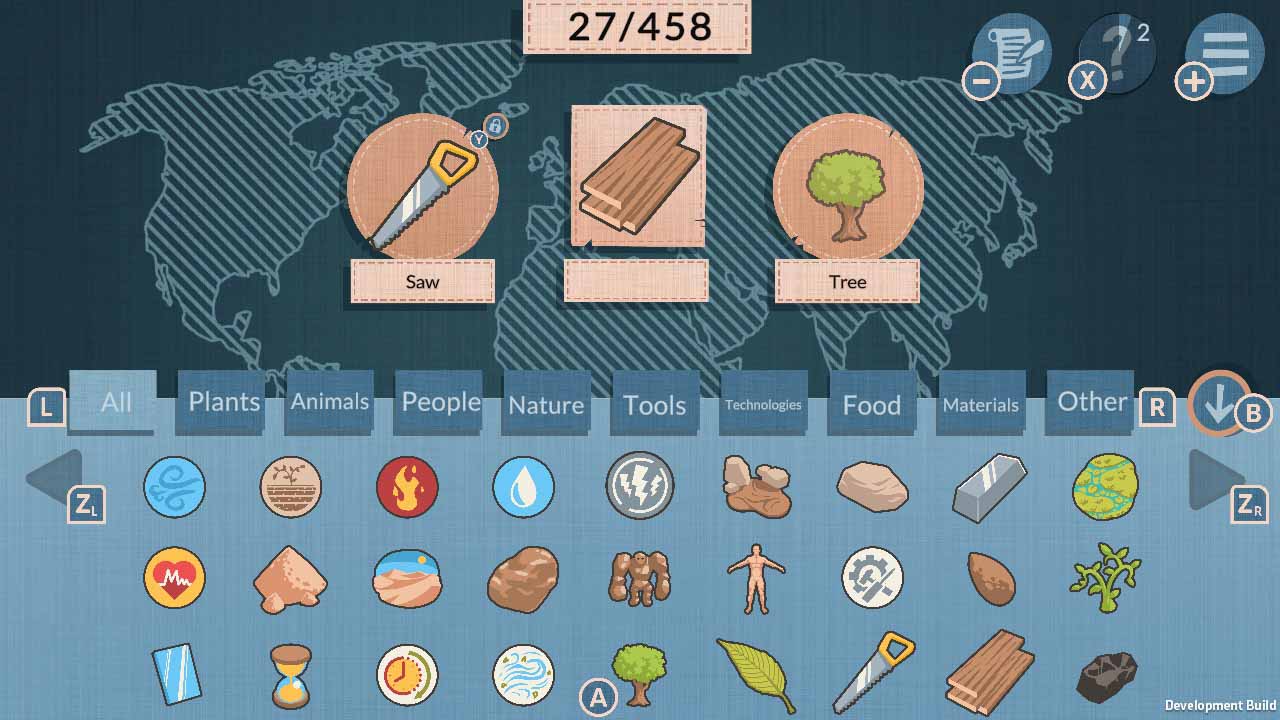Open the Technologies category tab
Screen dimensions: 1280x720
click(x=762, y=405)
